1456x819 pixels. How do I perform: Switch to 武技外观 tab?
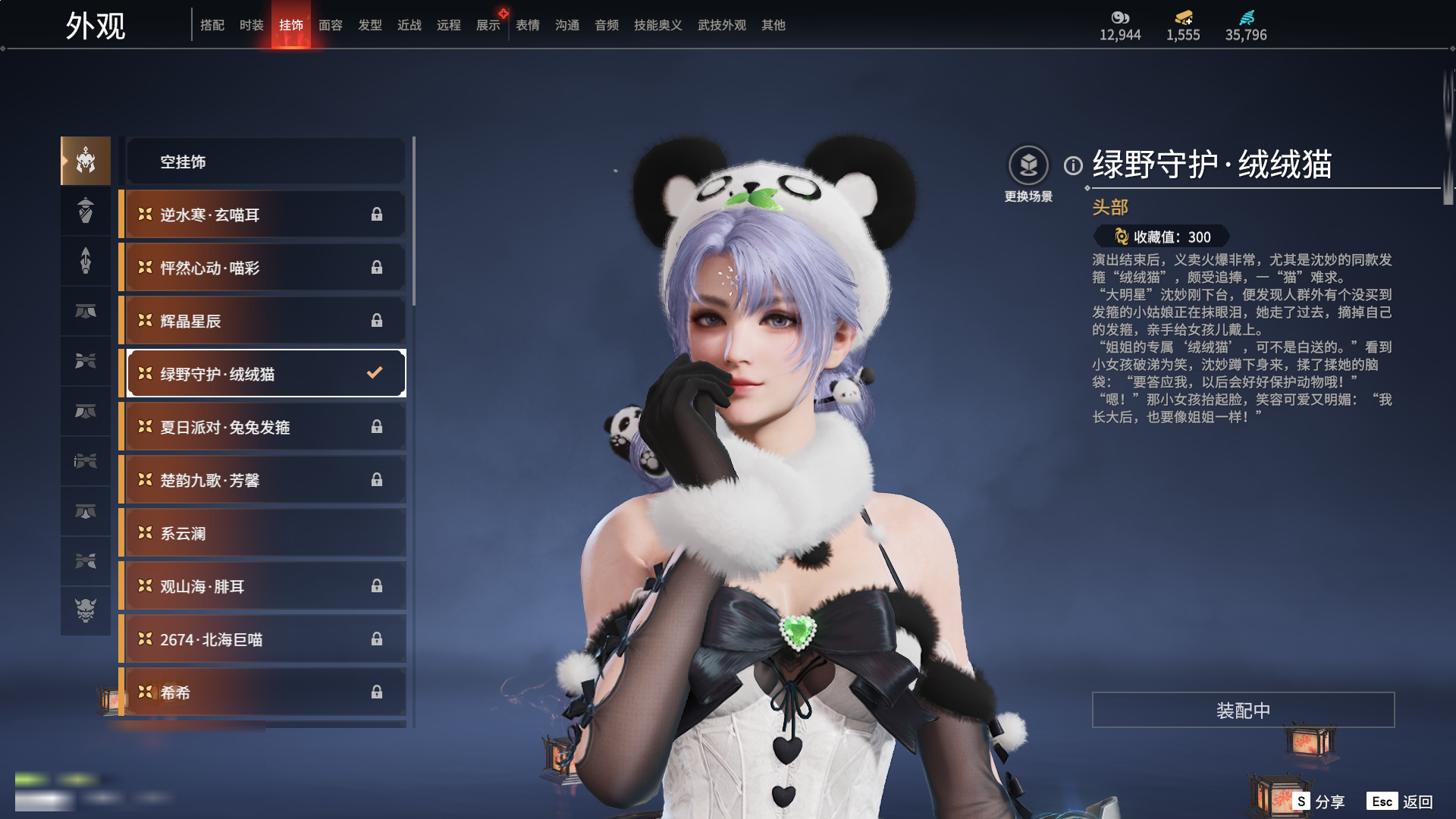[721, 25]
